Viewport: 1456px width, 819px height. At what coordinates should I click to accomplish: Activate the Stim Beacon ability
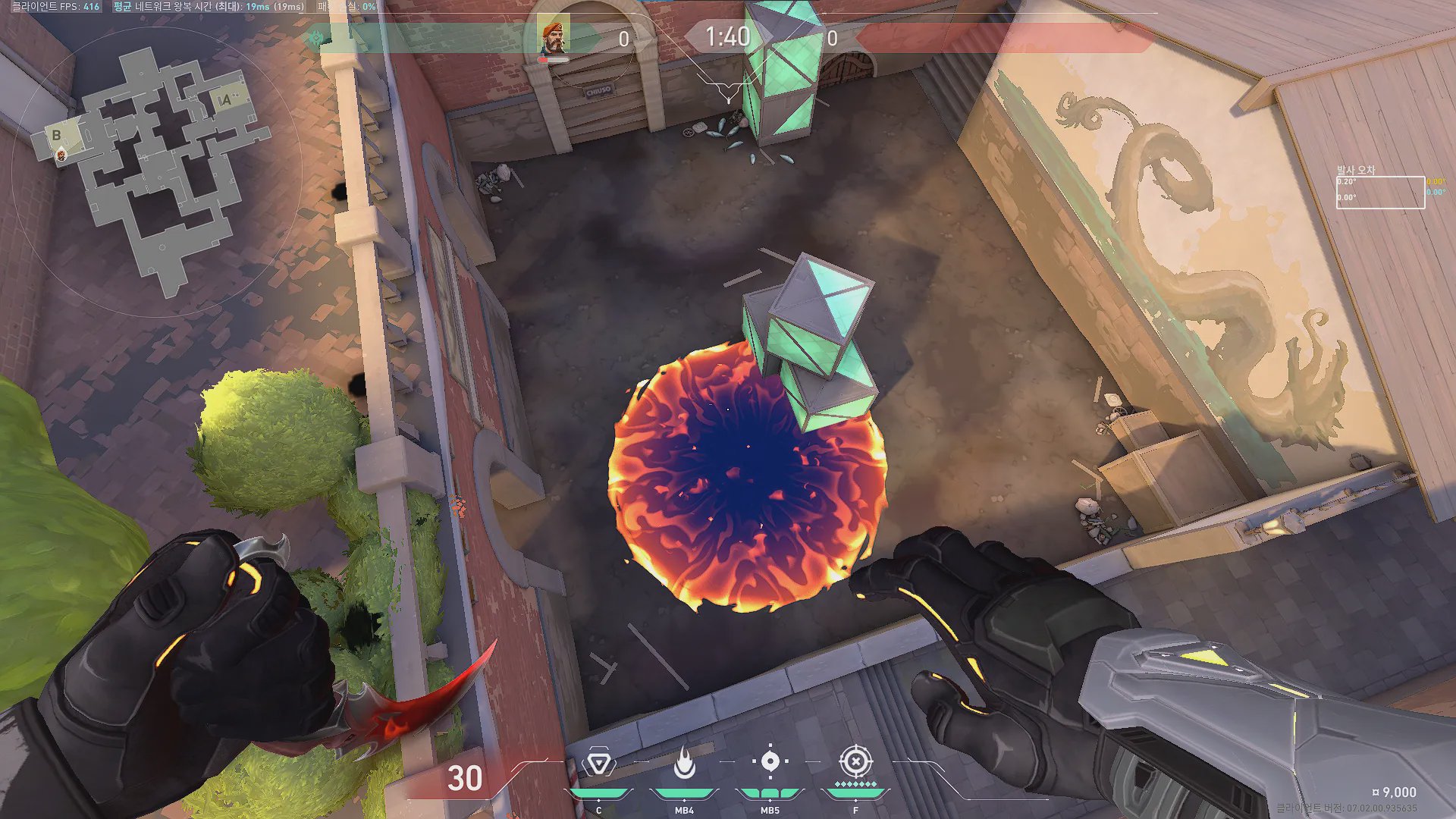click(x=598, y=764)
